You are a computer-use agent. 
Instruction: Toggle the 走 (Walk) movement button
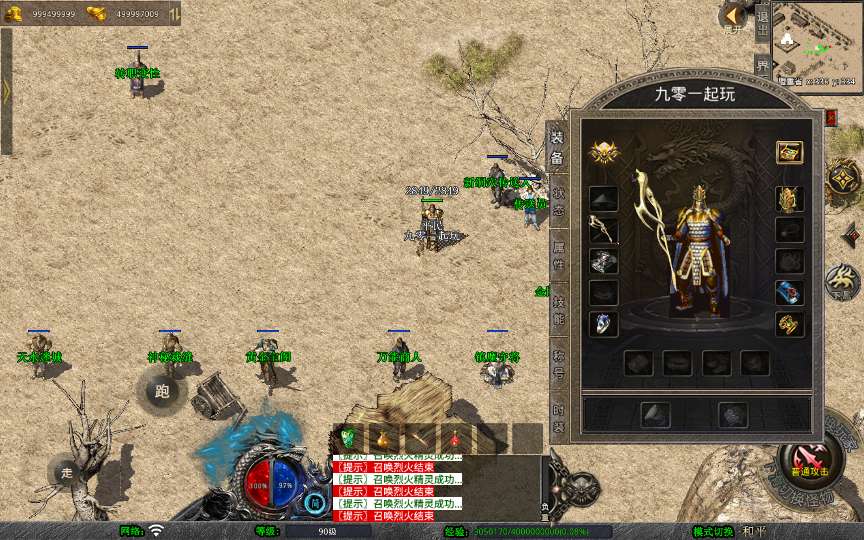(x=67, y=472)
